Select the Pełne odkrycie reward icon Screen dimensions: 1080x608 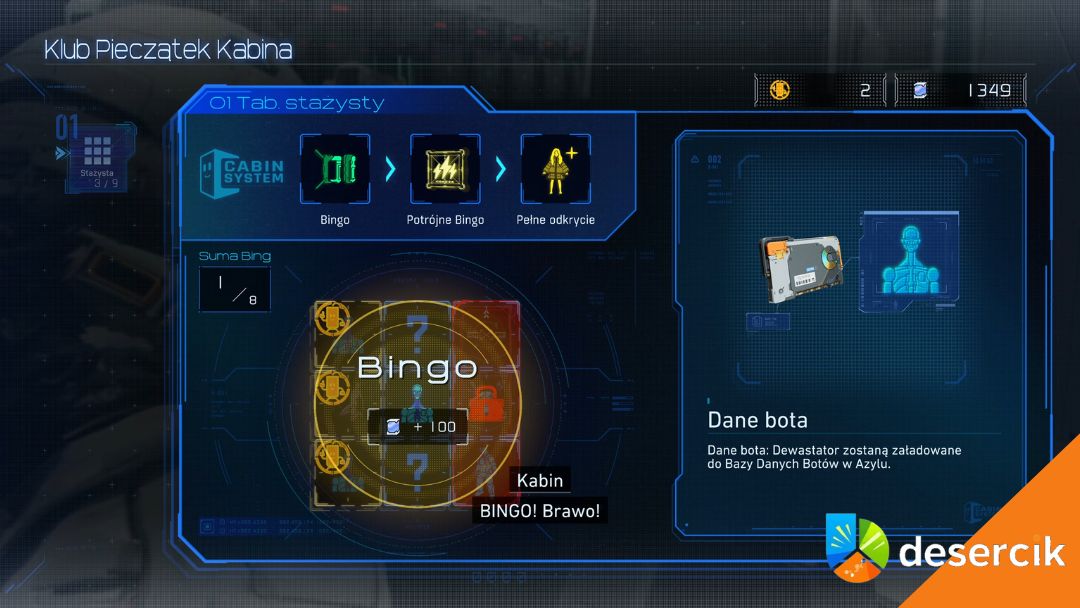click(x=555, y=169)
